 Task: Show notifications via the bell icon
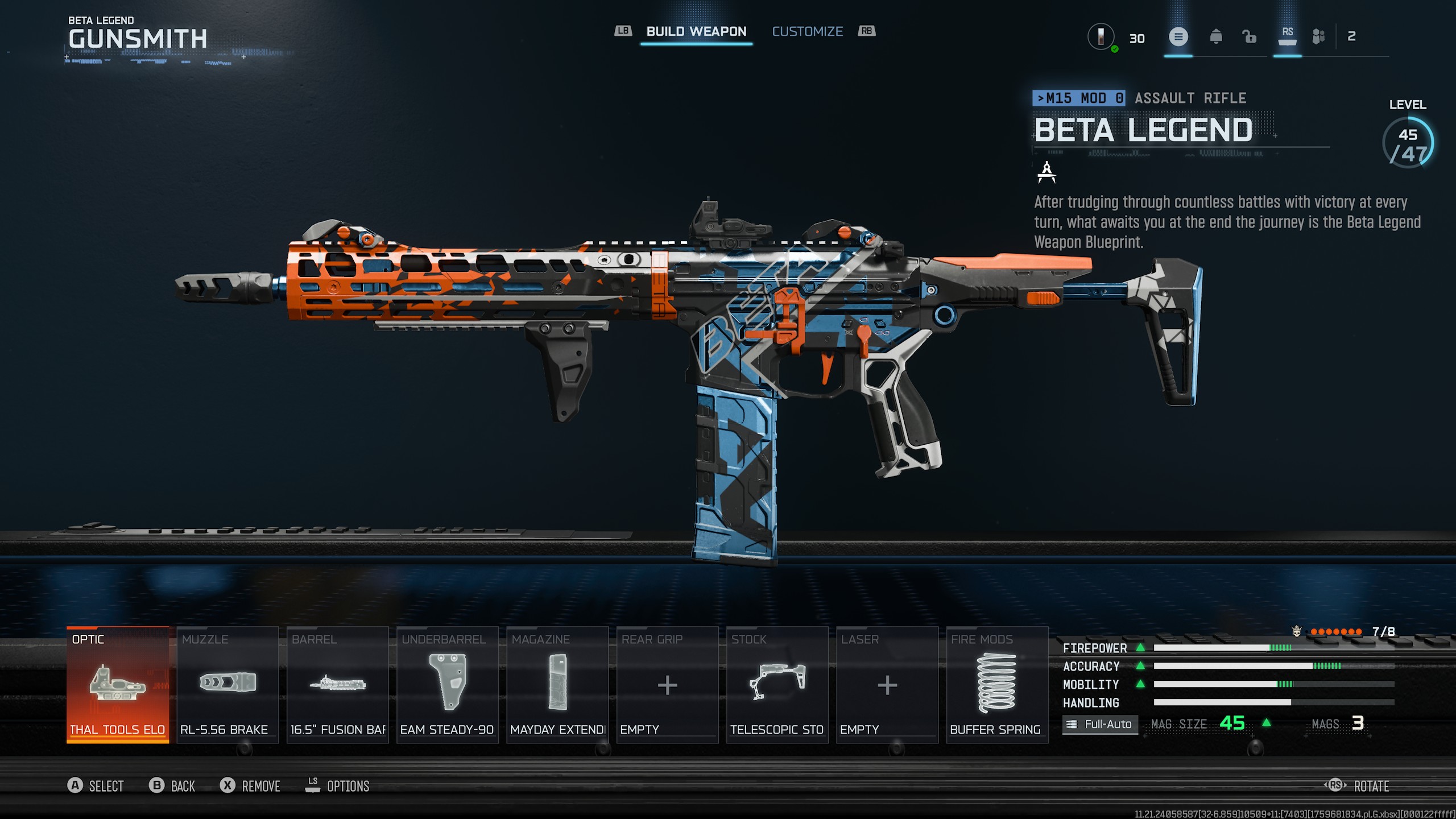1216,38
